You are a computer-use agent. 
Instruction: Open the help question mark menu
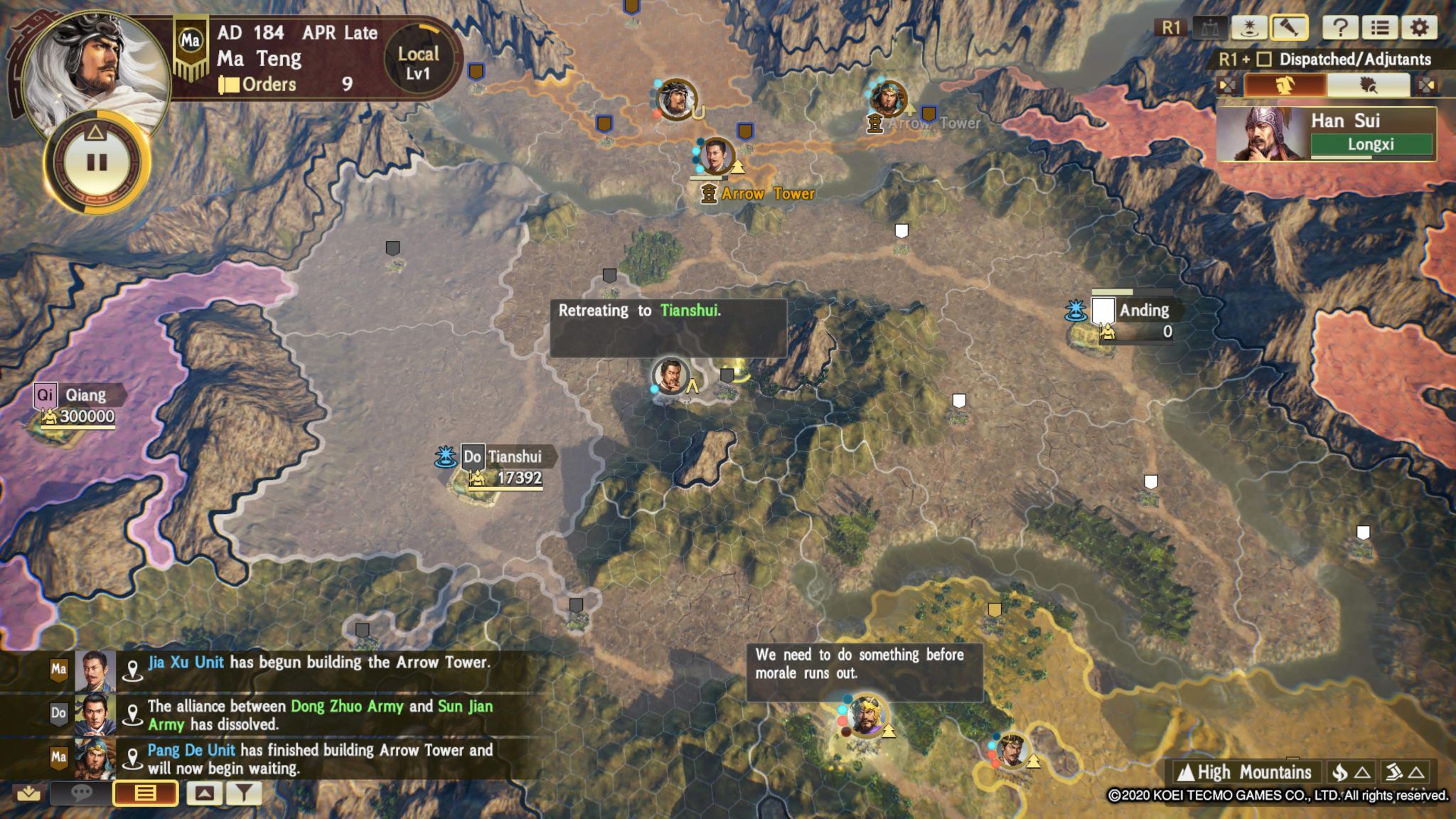pyautogui.click(x=1340, y=28)
